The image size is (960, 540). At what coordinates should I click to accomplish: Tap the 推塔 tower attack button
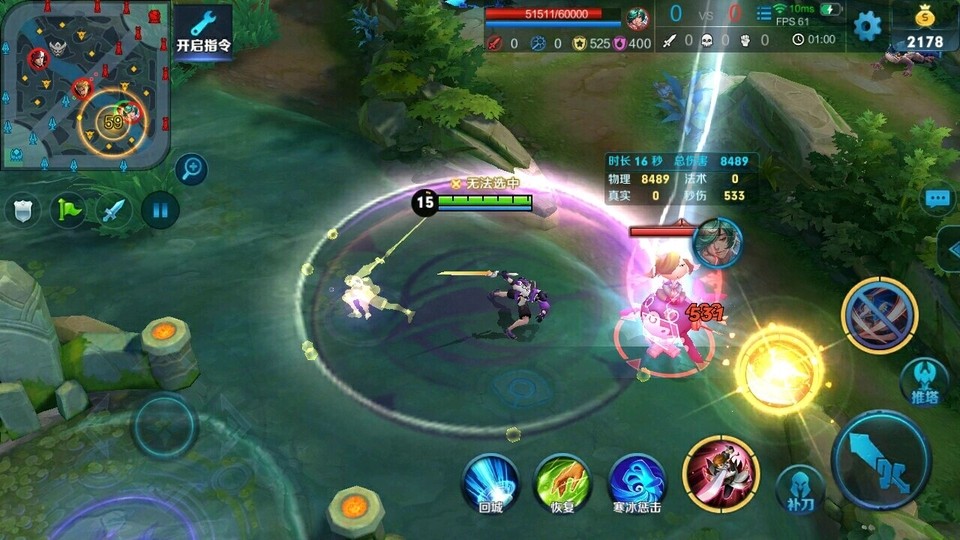(923, 380)
